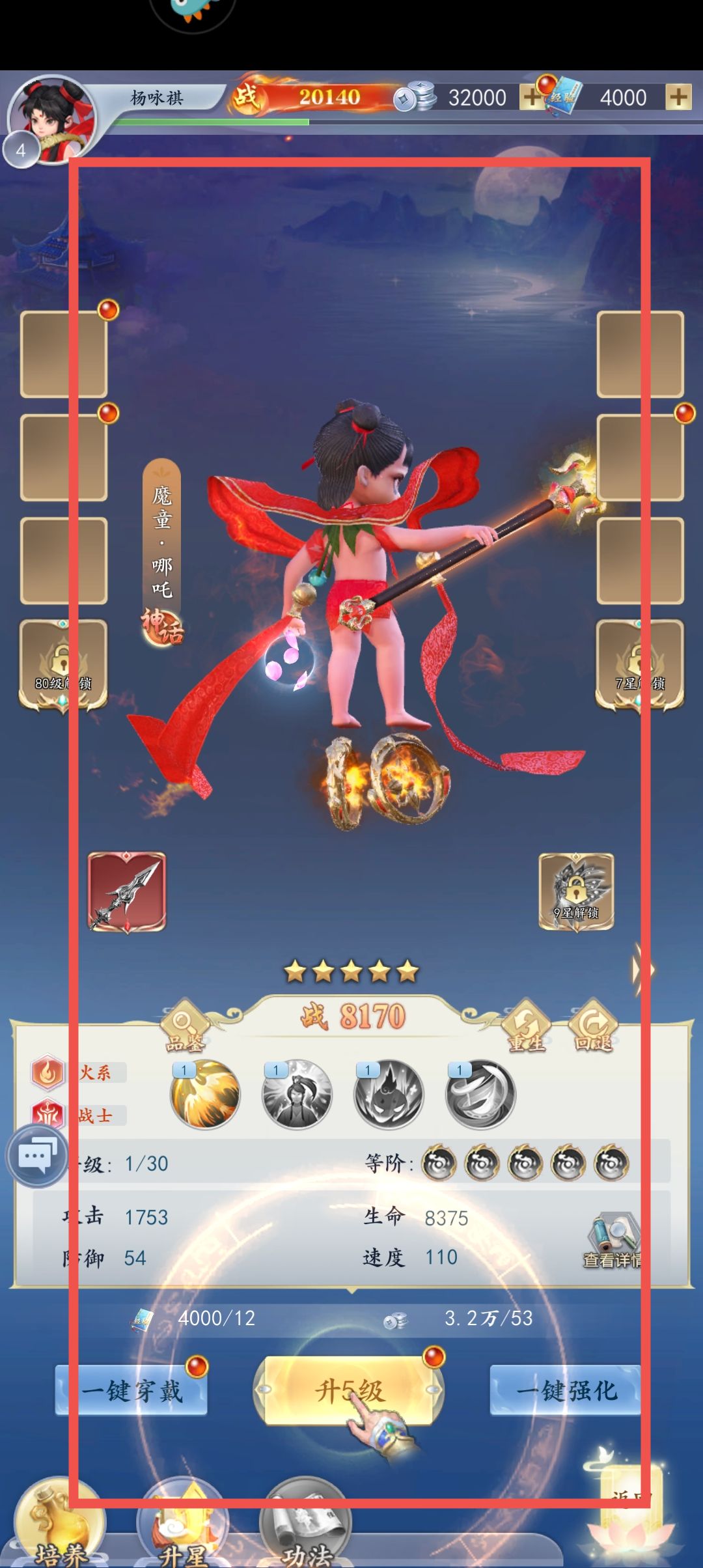
Task: Select the 一键穿戴 auto-equip button
Action: click(x=131, y=1391)
